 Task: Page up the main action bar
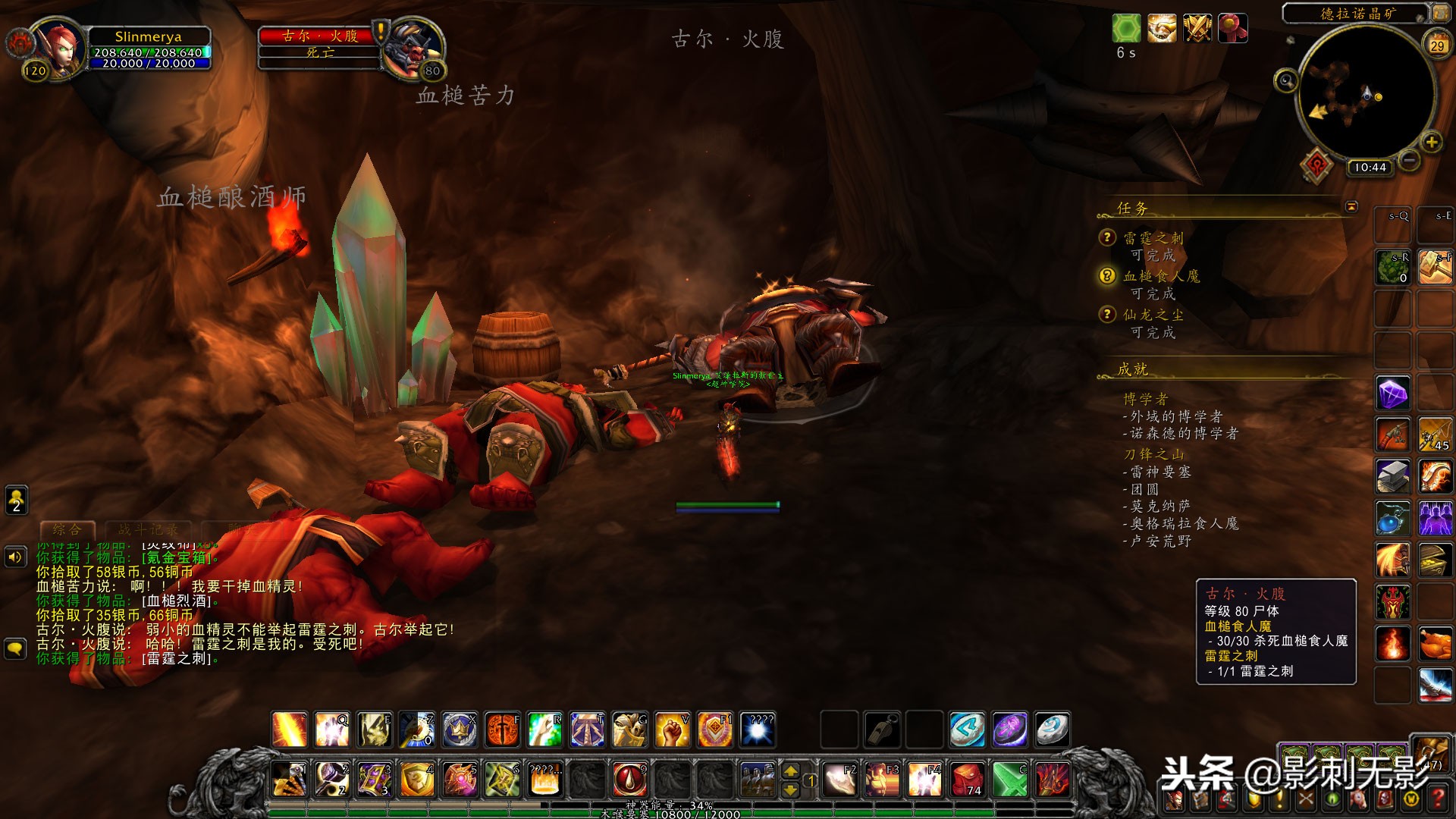(x=790, y=771)
